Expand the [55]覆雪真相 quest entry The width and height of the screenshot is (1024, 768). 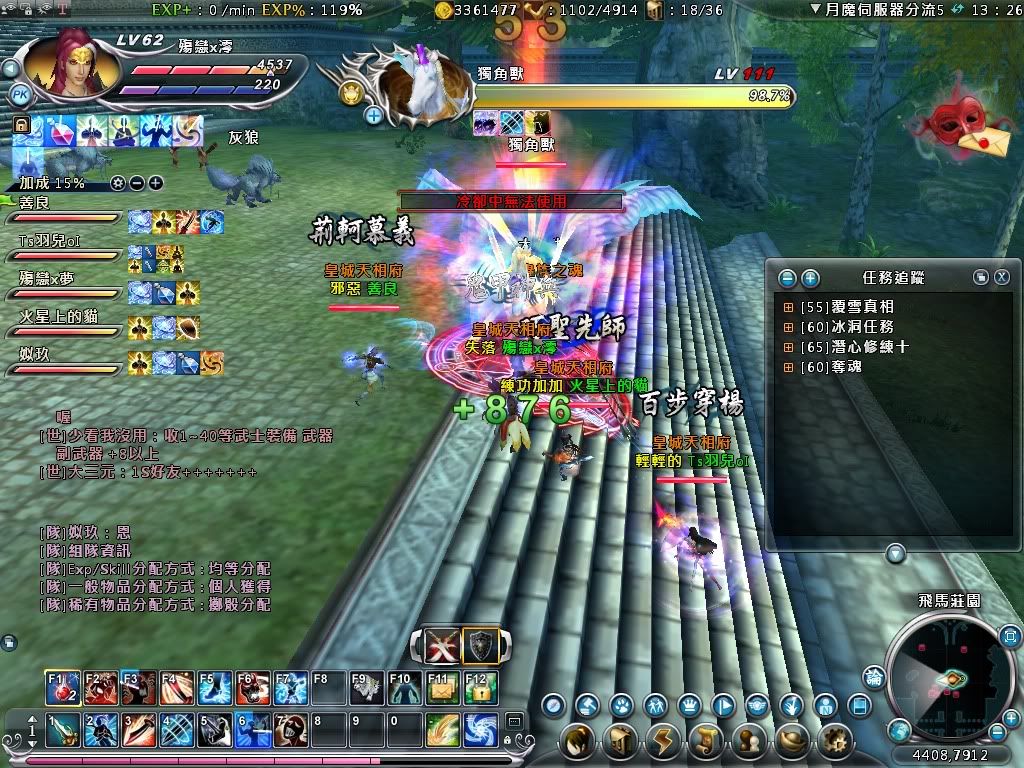click(788, 307)
